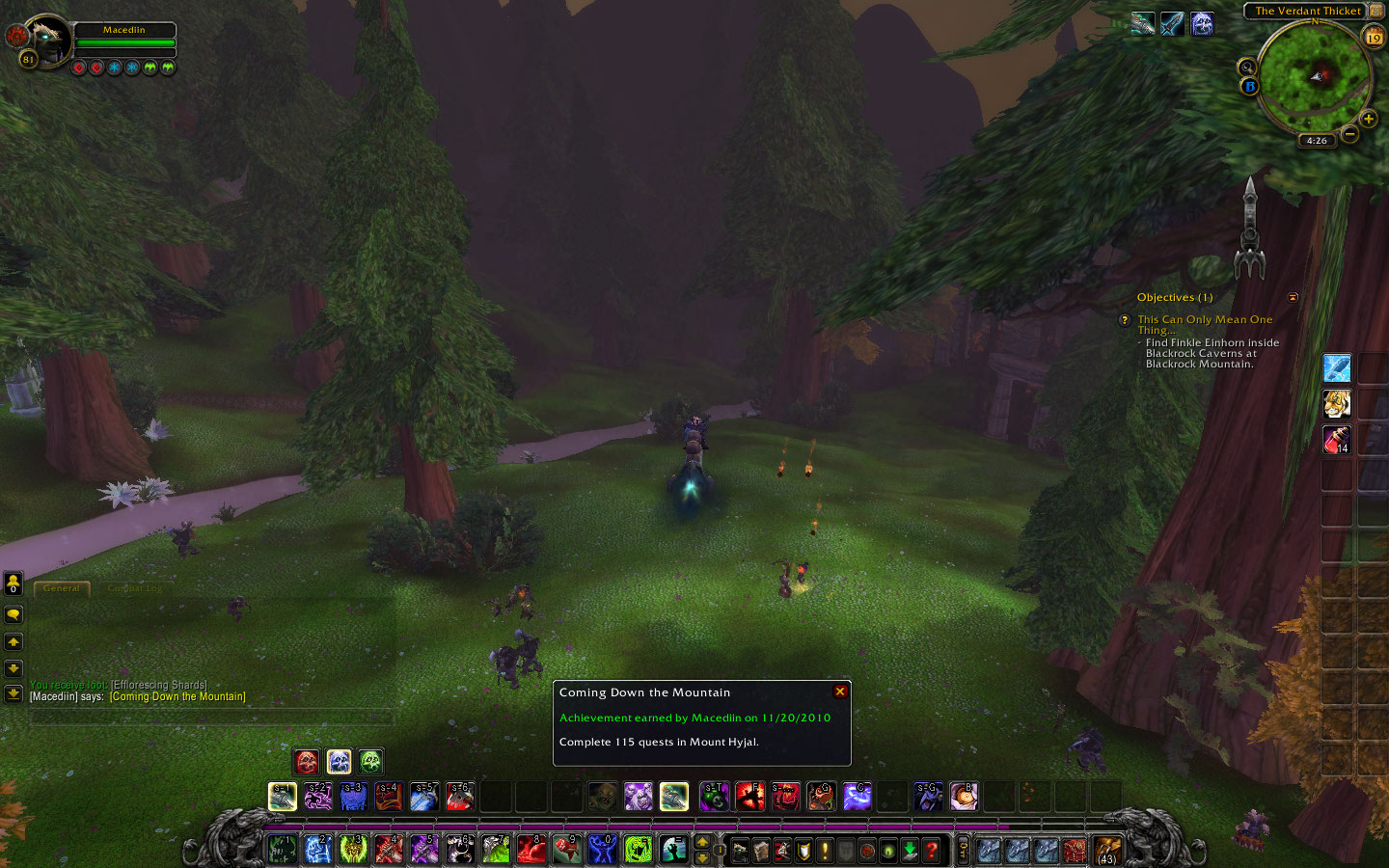
Task: Click the skull buff icon near minimap
Action: tap(1202, 24)
